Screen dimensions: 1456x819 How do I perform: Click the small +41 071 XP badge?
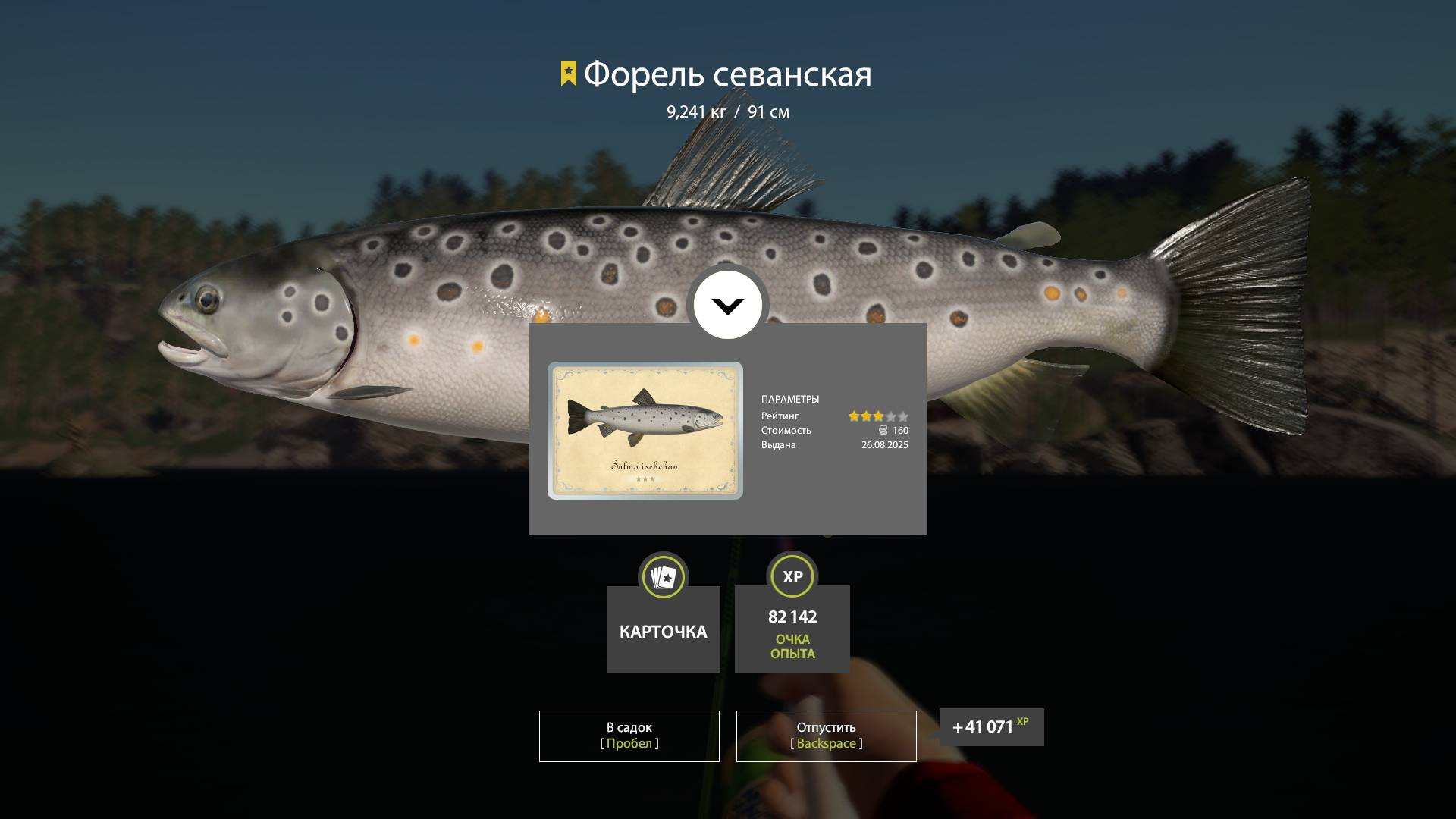tap(990, 726)
